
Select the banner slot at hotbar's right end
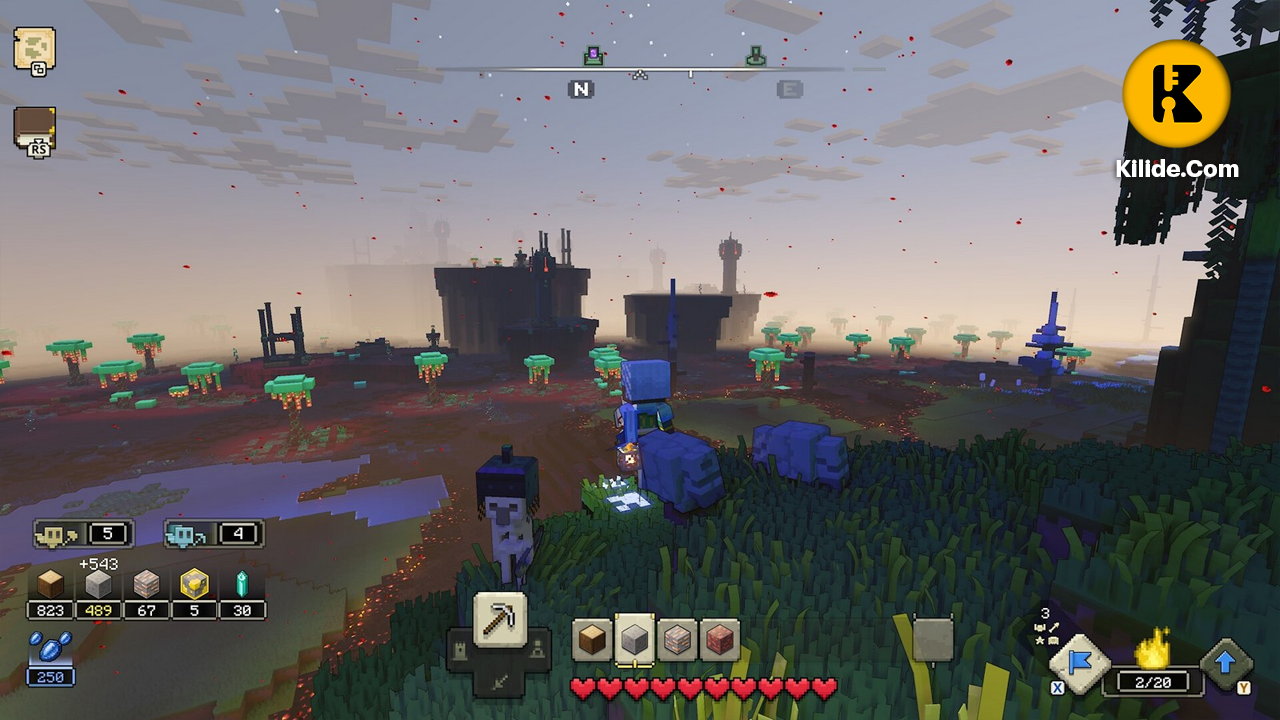pos(932,638)
